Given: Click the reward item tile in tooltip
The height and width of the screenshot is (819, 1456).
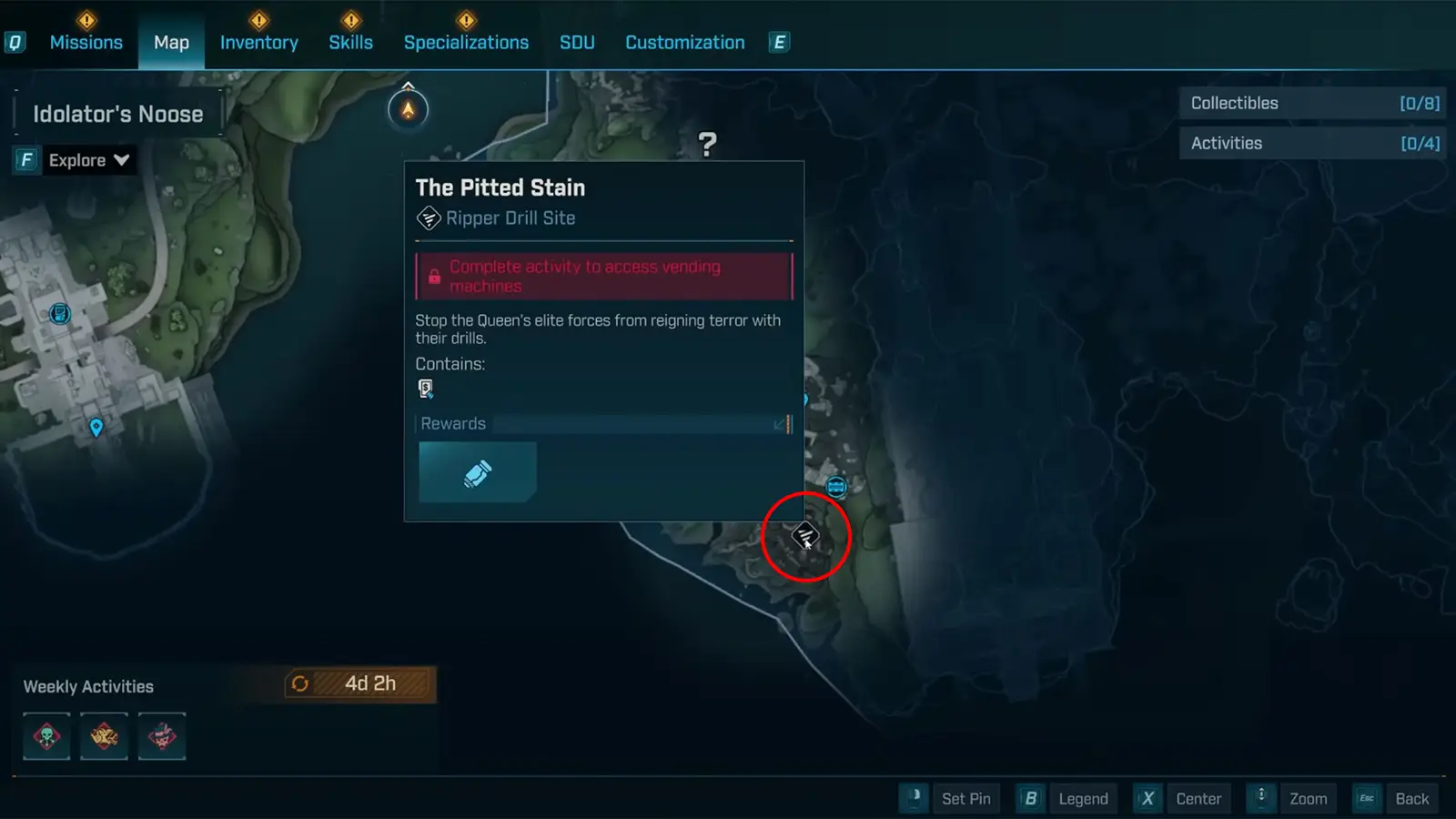Looking at the screenshot, I should pos(478,472).
